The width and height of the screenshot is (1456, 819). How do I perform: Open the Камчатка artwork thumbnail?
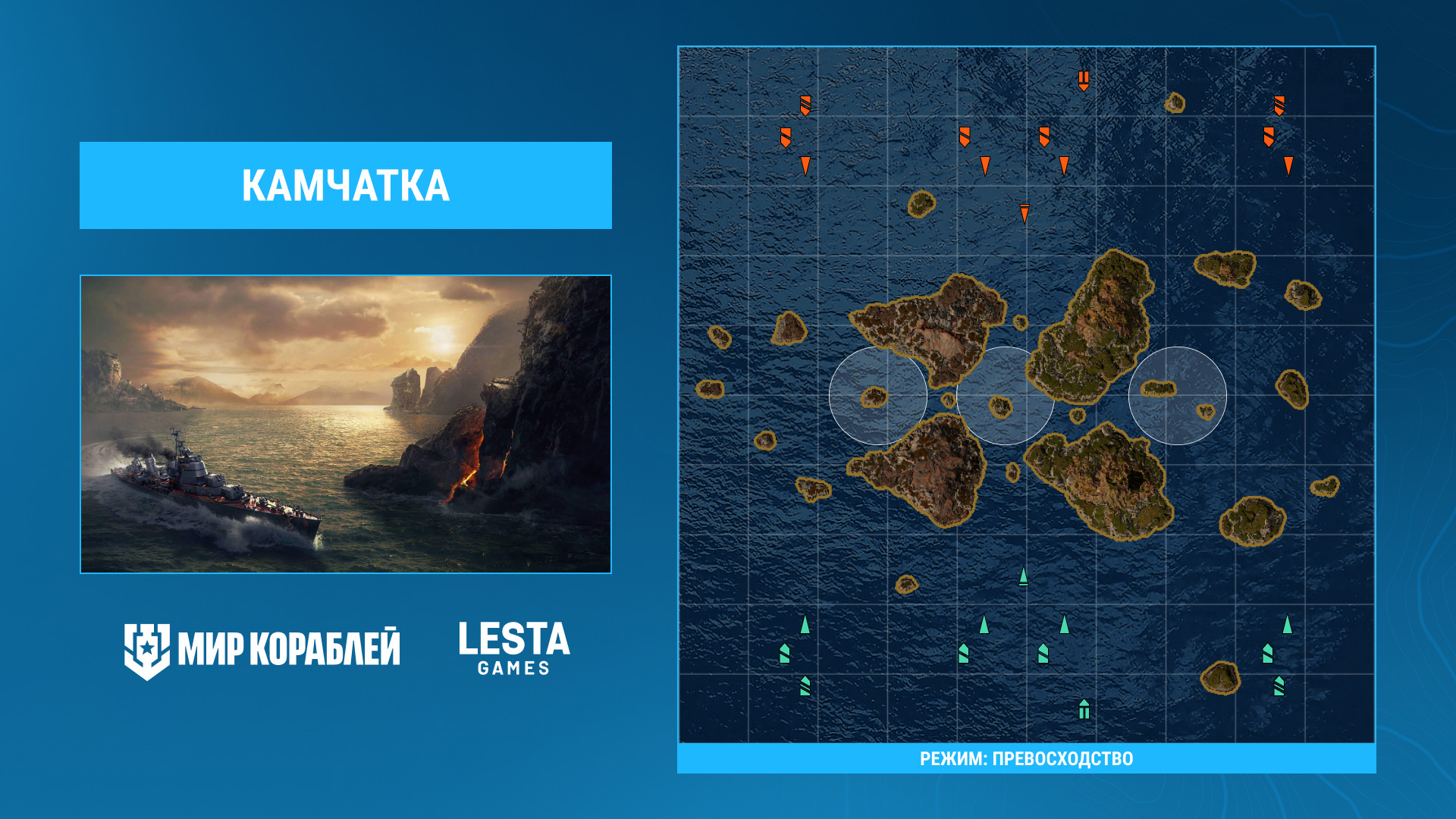(x=346, y=424)
